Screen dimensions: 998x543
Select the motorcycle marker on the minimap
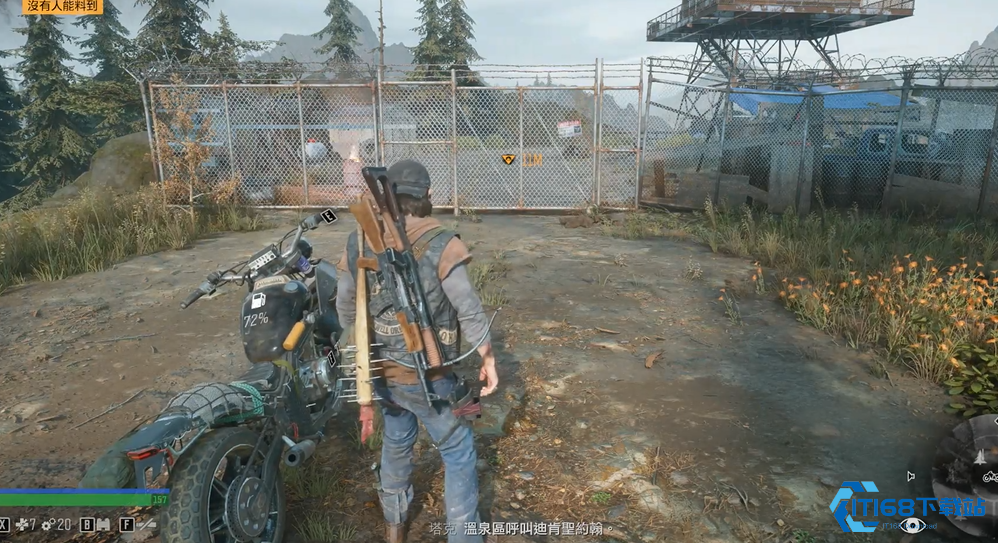[989, 478]
